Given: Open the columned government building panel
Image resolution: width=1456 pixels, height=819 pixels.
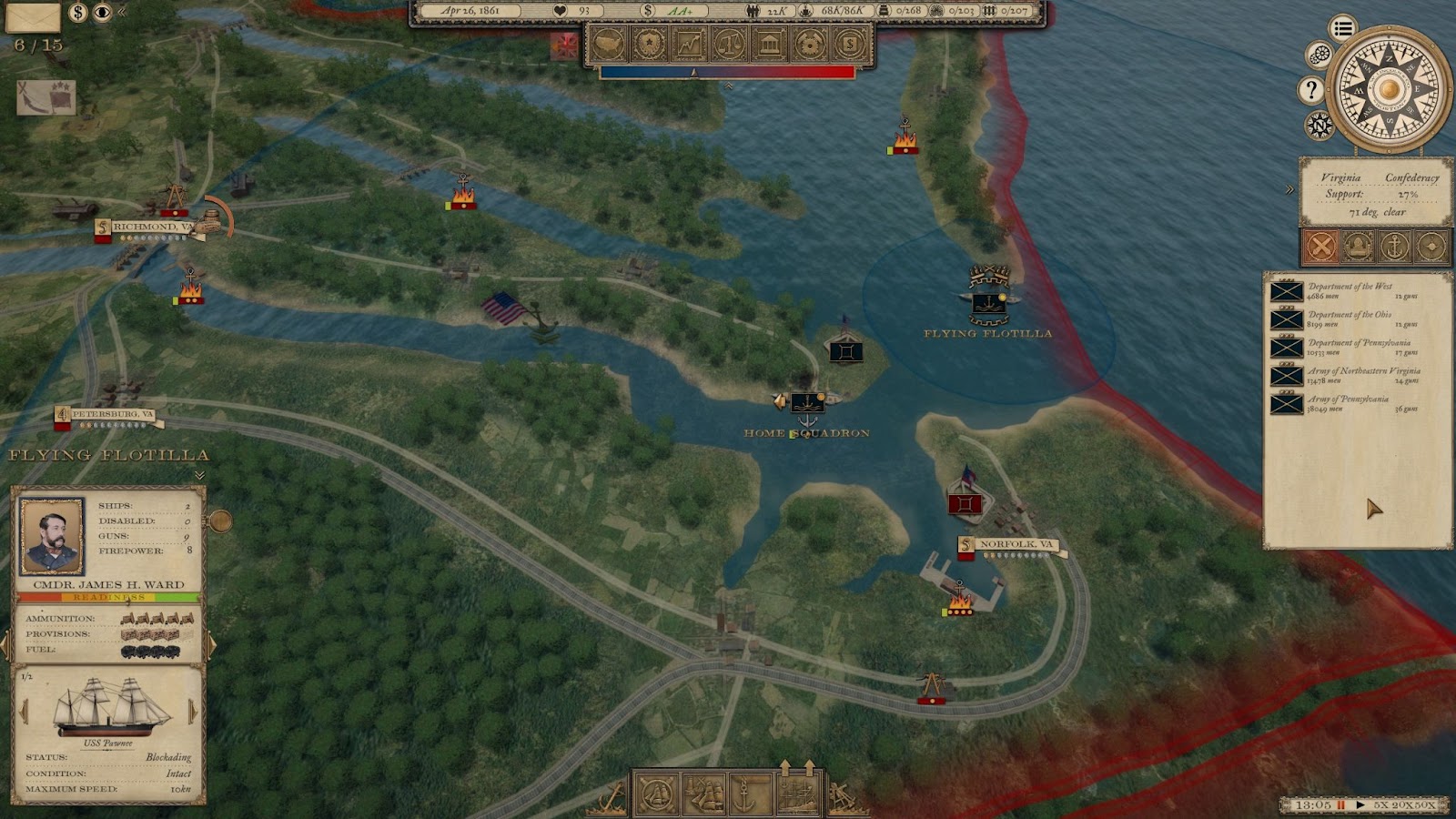Looking at the screenshot, I should (769, 44).
